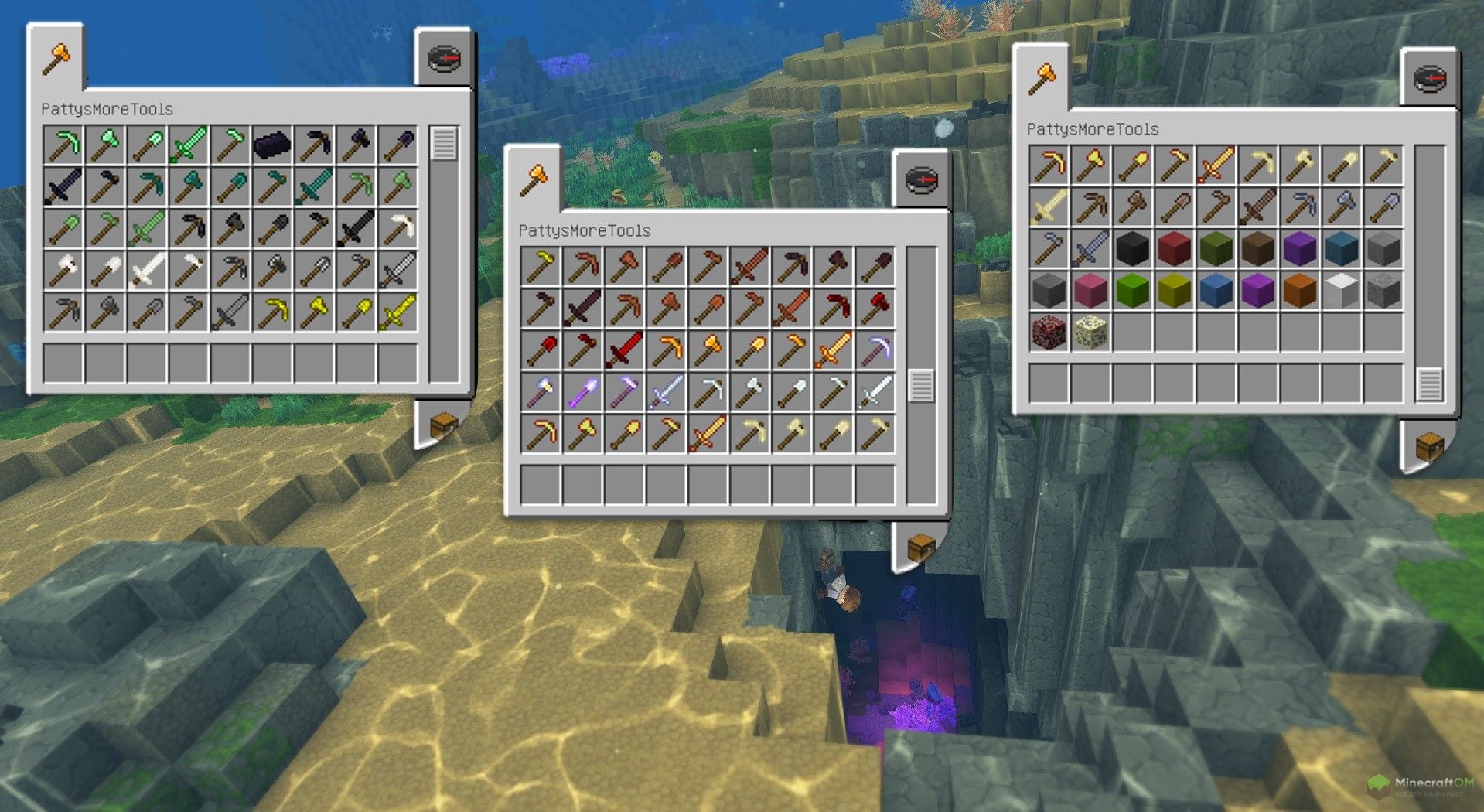Pick the red speckled ore block

click(1049, 333)
